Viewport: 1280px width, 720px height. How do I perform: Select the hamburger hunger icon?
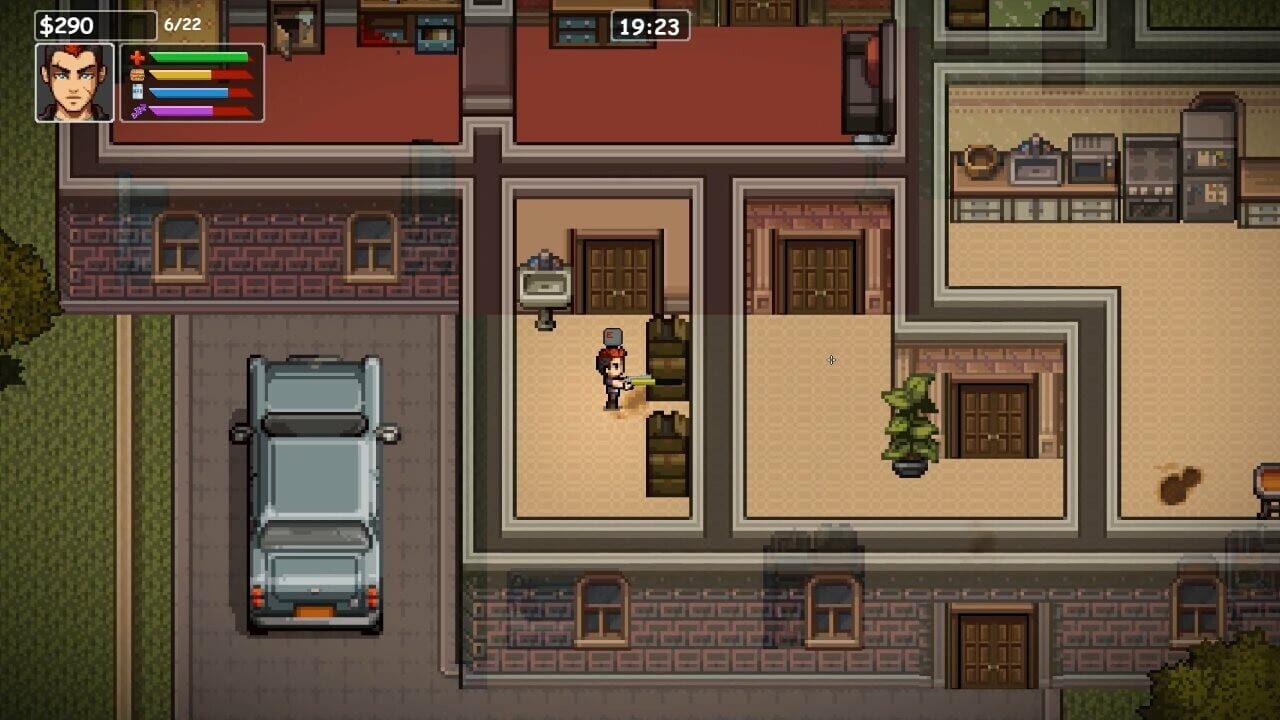coord(137,75)
